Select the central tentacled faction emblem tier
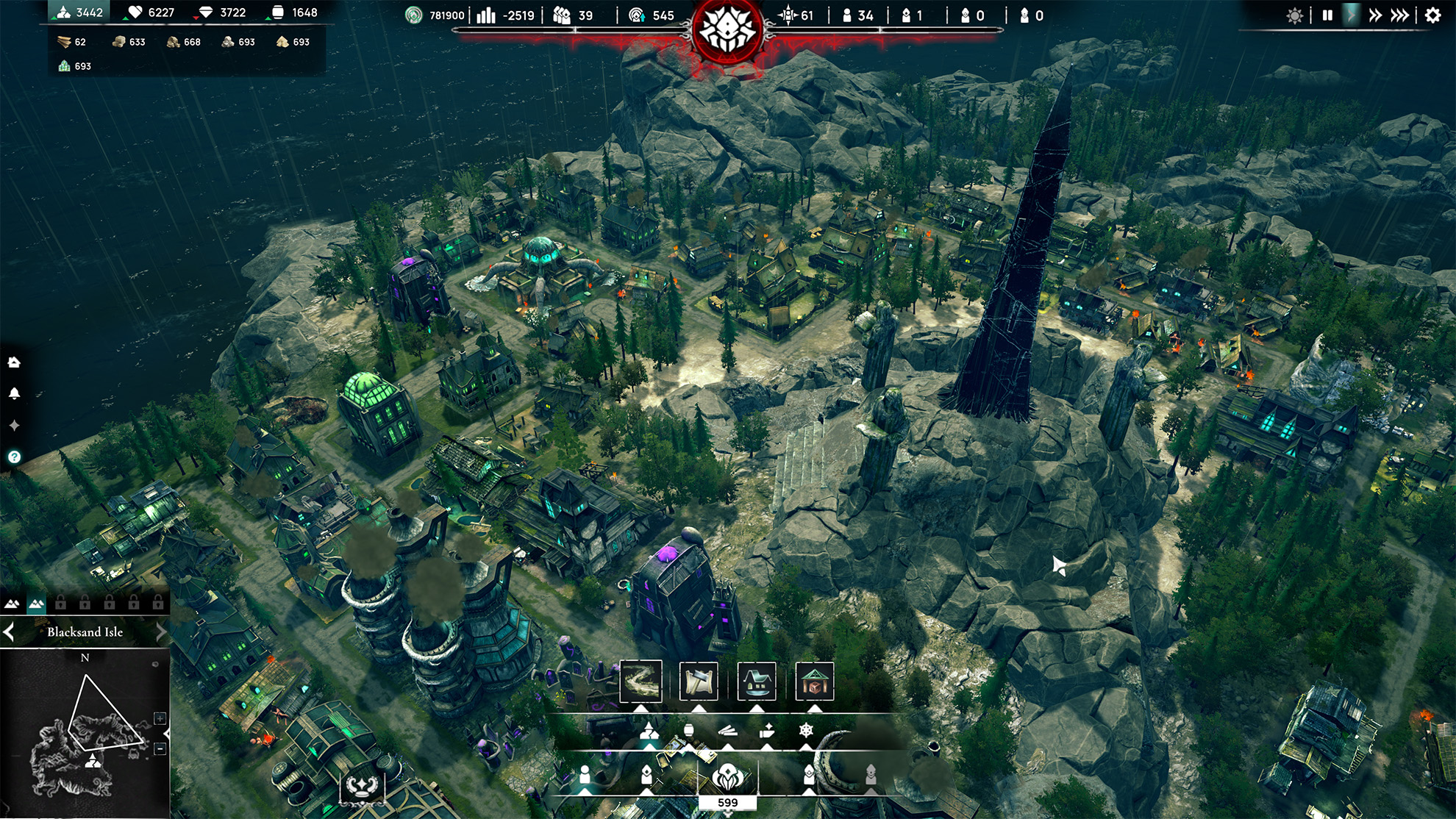The width and height of the screenshot is (1456, 819). pos(727,776)
